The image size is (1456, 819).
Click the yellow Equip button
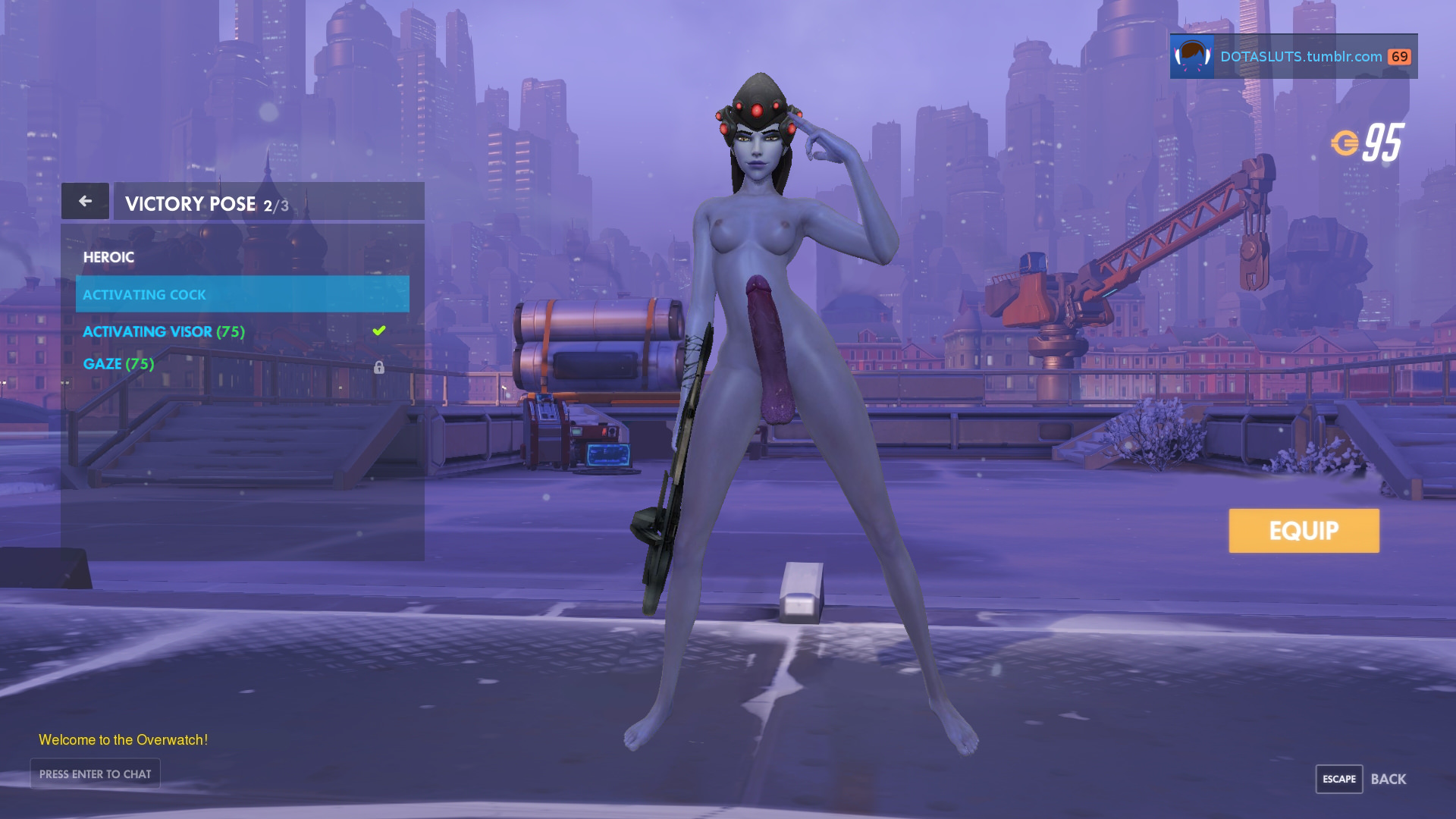tap(1304, 530)
